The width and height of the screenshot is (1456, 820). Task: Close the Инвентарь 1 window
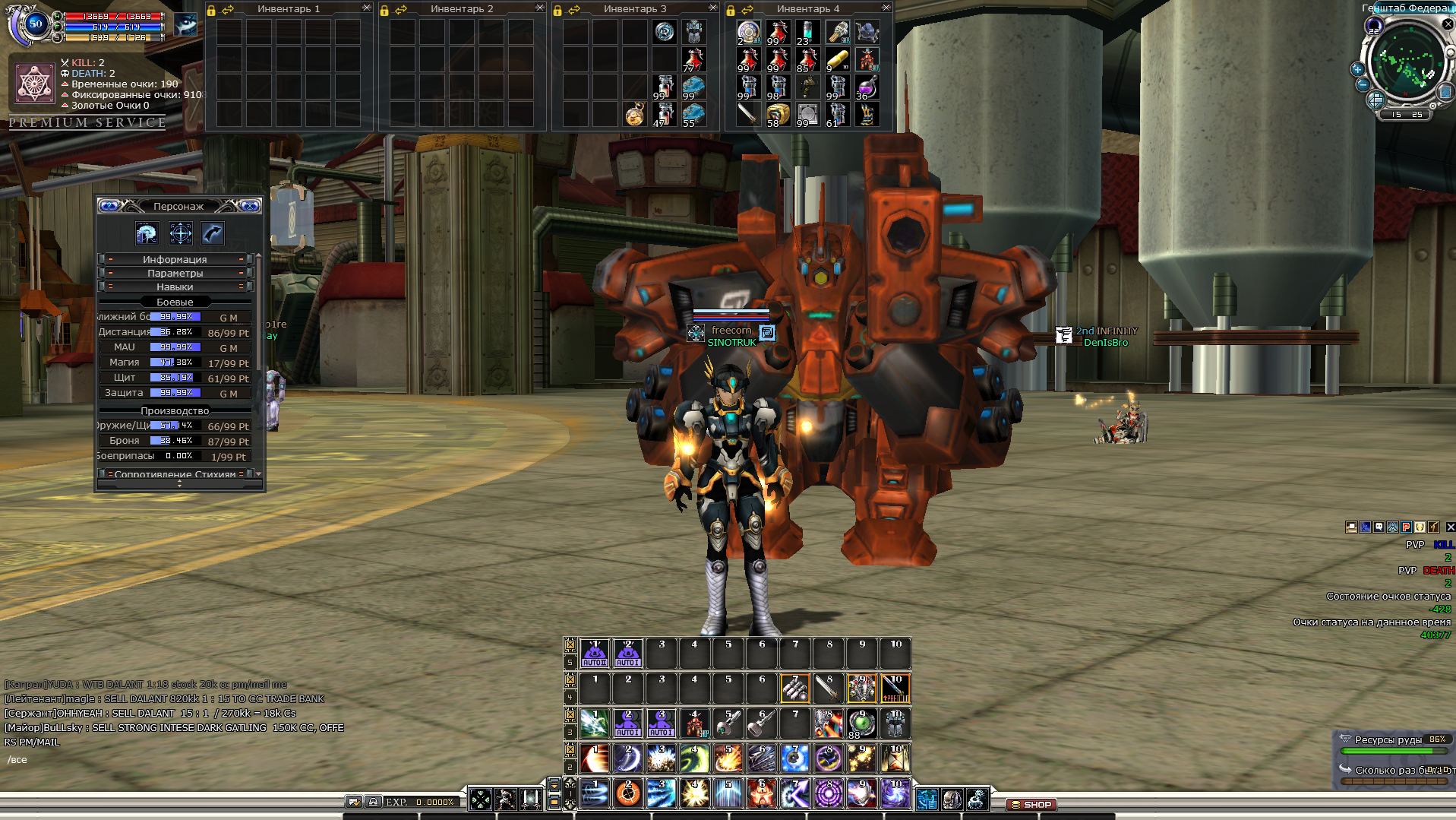click(x=366, y=8)
